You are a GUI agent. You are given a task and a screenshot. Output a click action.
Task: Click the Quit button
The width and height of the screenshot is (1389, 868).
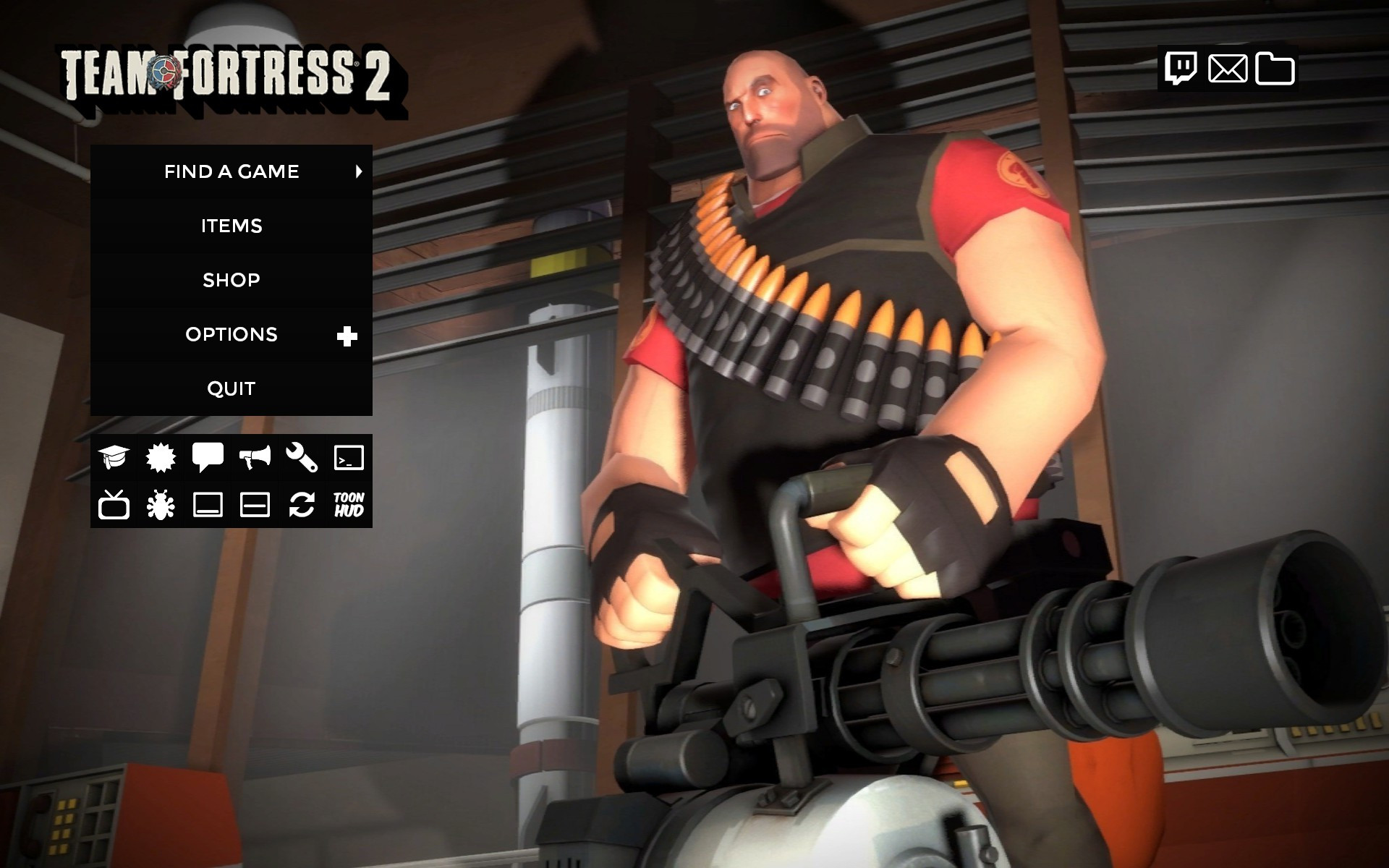tap(231, 388)
